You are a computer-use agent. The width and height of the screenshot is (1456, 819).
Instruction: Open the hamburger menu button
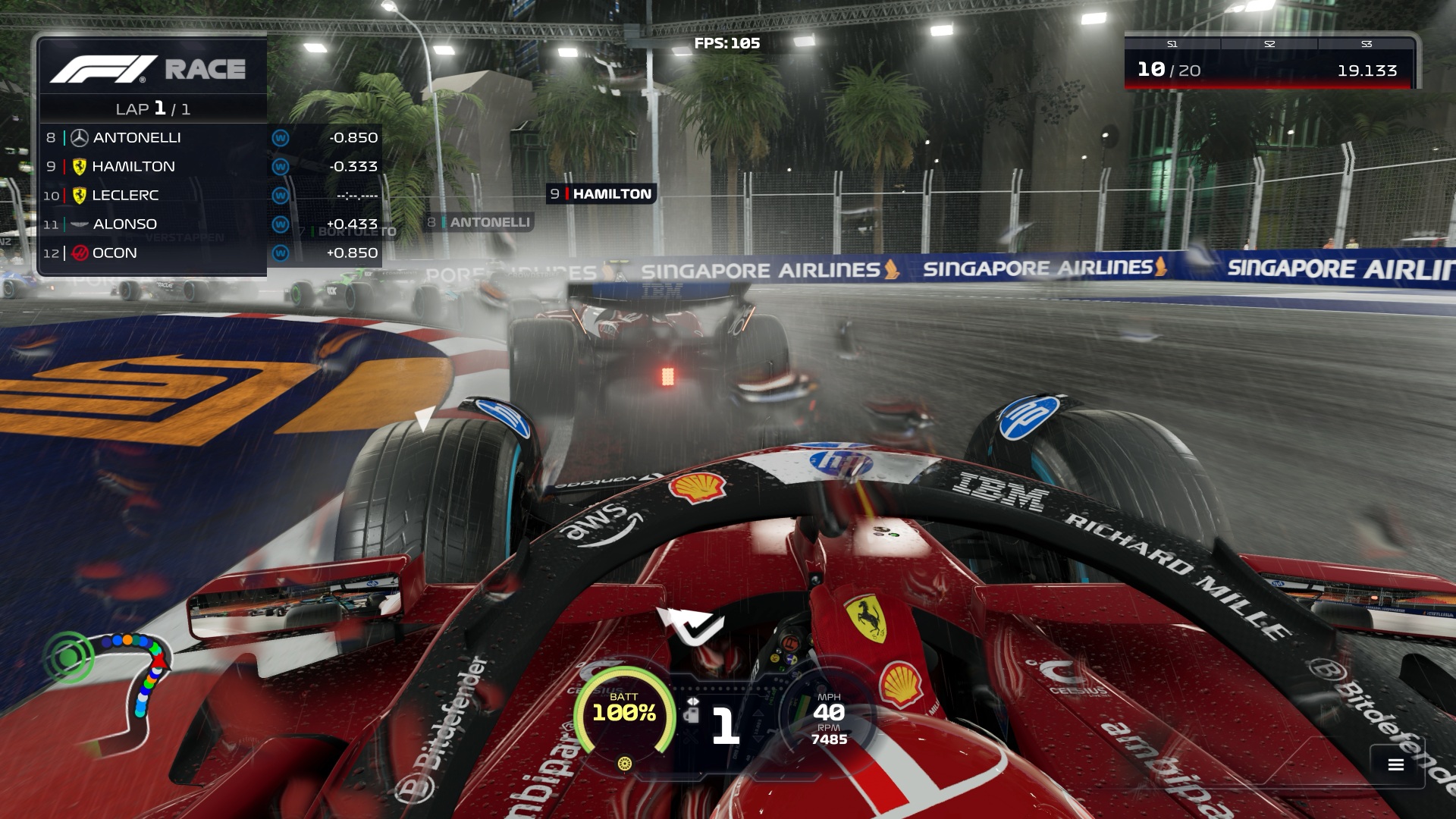1395,764
